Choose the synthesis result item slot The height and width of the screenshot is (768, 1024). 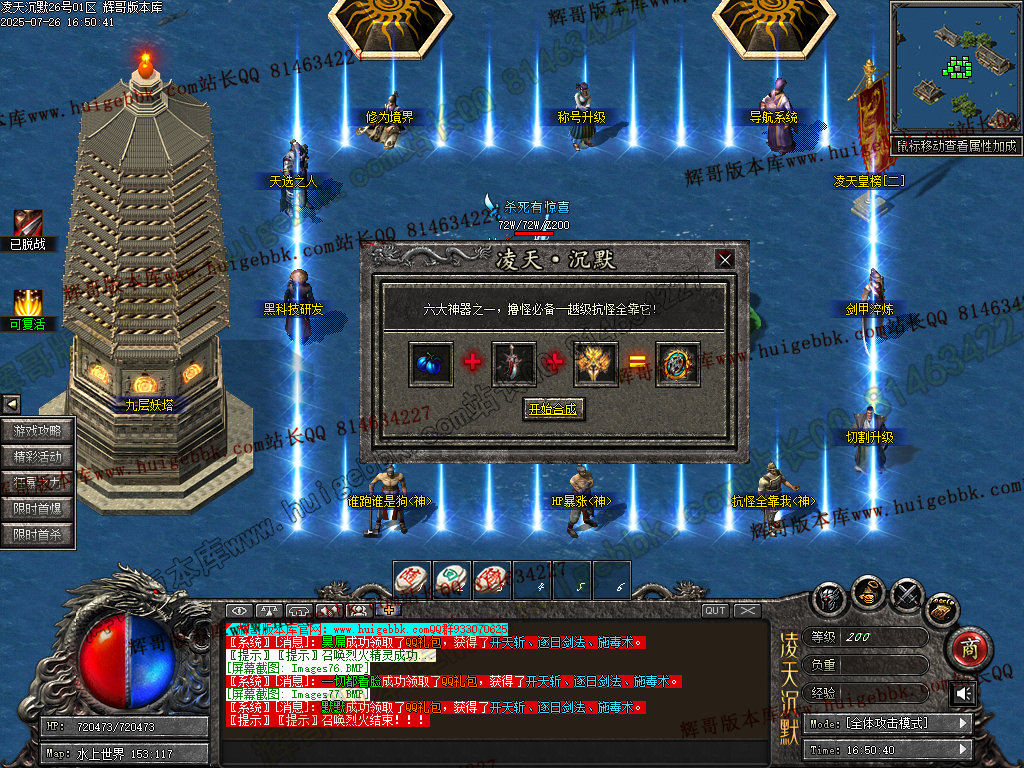tap(677, 363)
